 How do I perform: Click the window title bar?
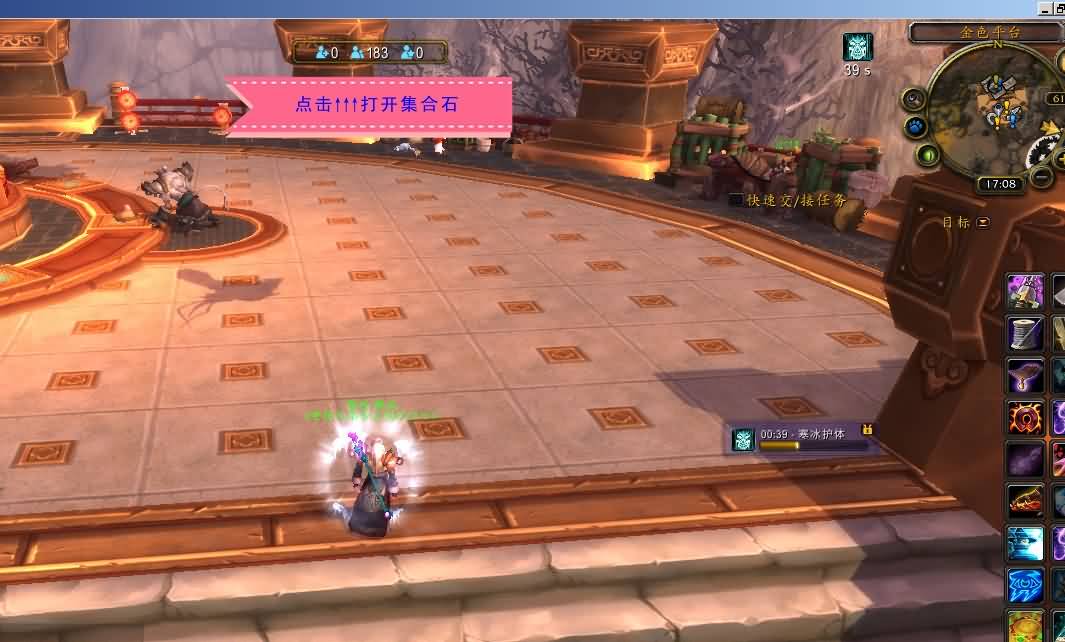(500, 9)
